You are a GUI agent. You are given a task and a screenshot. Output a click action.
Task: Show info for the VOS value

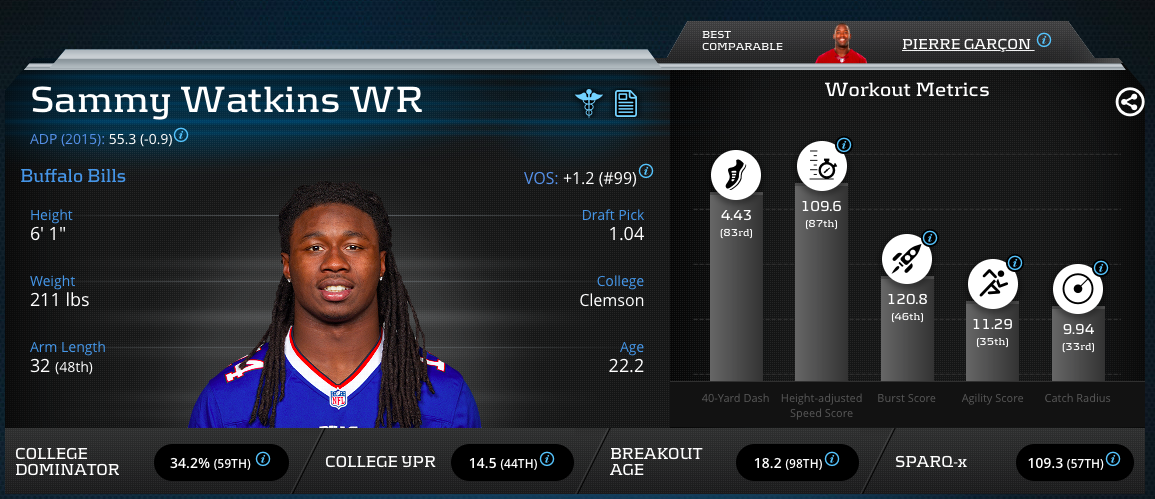[646, 171]
